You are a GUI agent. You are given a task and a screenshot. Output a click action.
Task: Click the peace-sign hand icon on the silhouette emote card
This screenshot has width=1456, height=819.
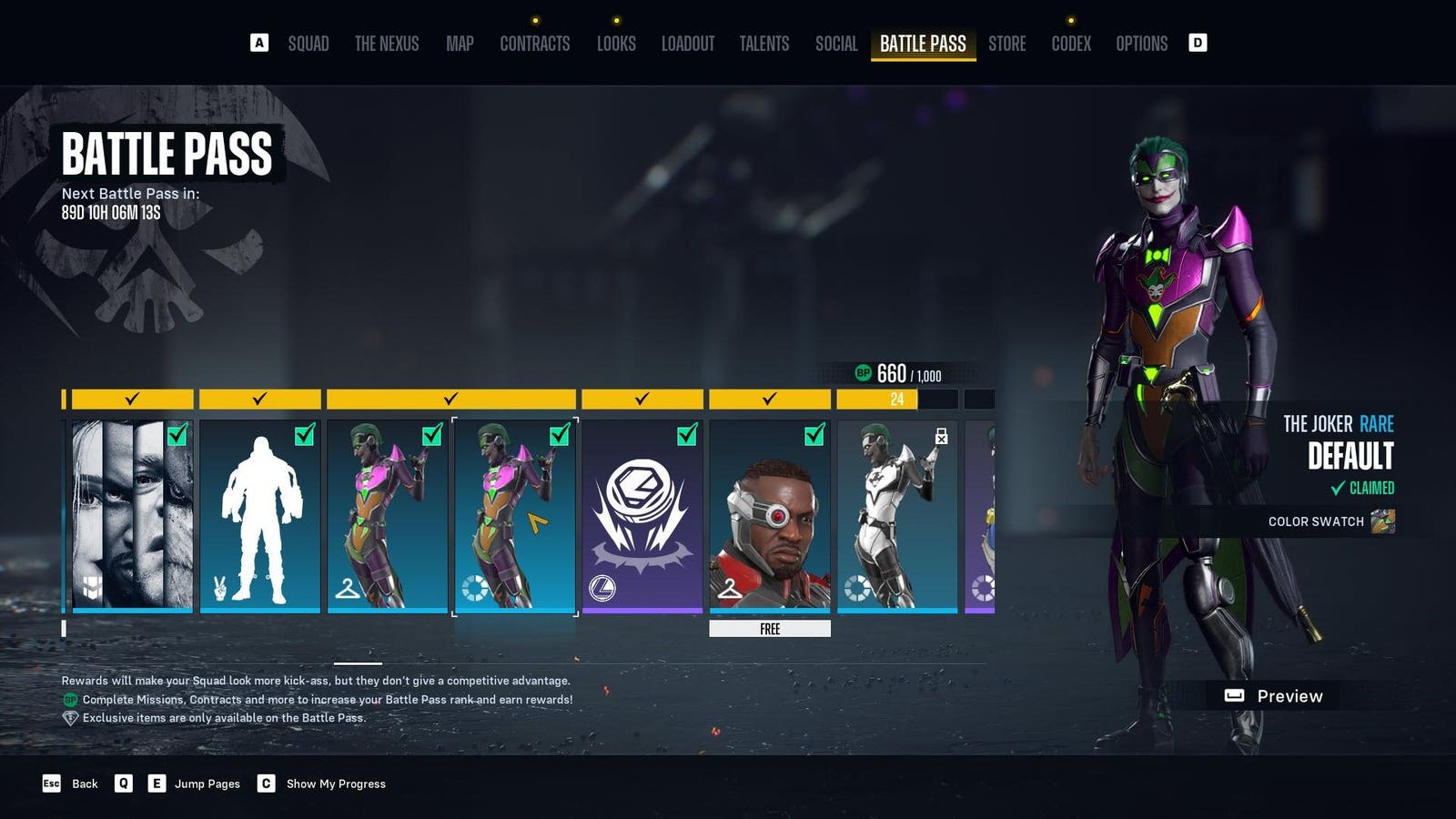tap(219, 586)
